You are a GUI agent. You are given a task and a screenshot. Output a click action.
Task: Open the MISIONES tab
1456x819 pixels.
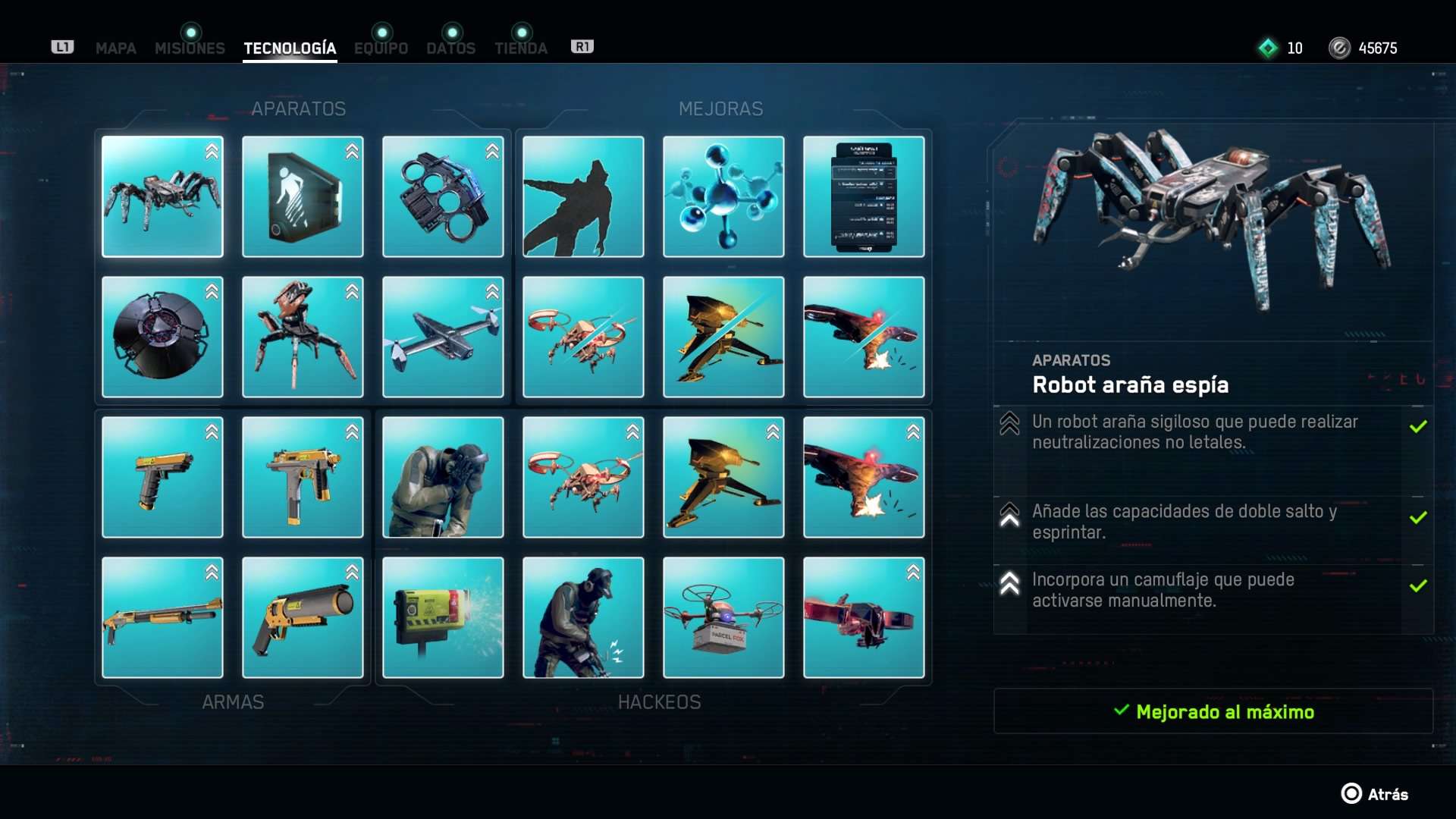(x=190, y=49)
